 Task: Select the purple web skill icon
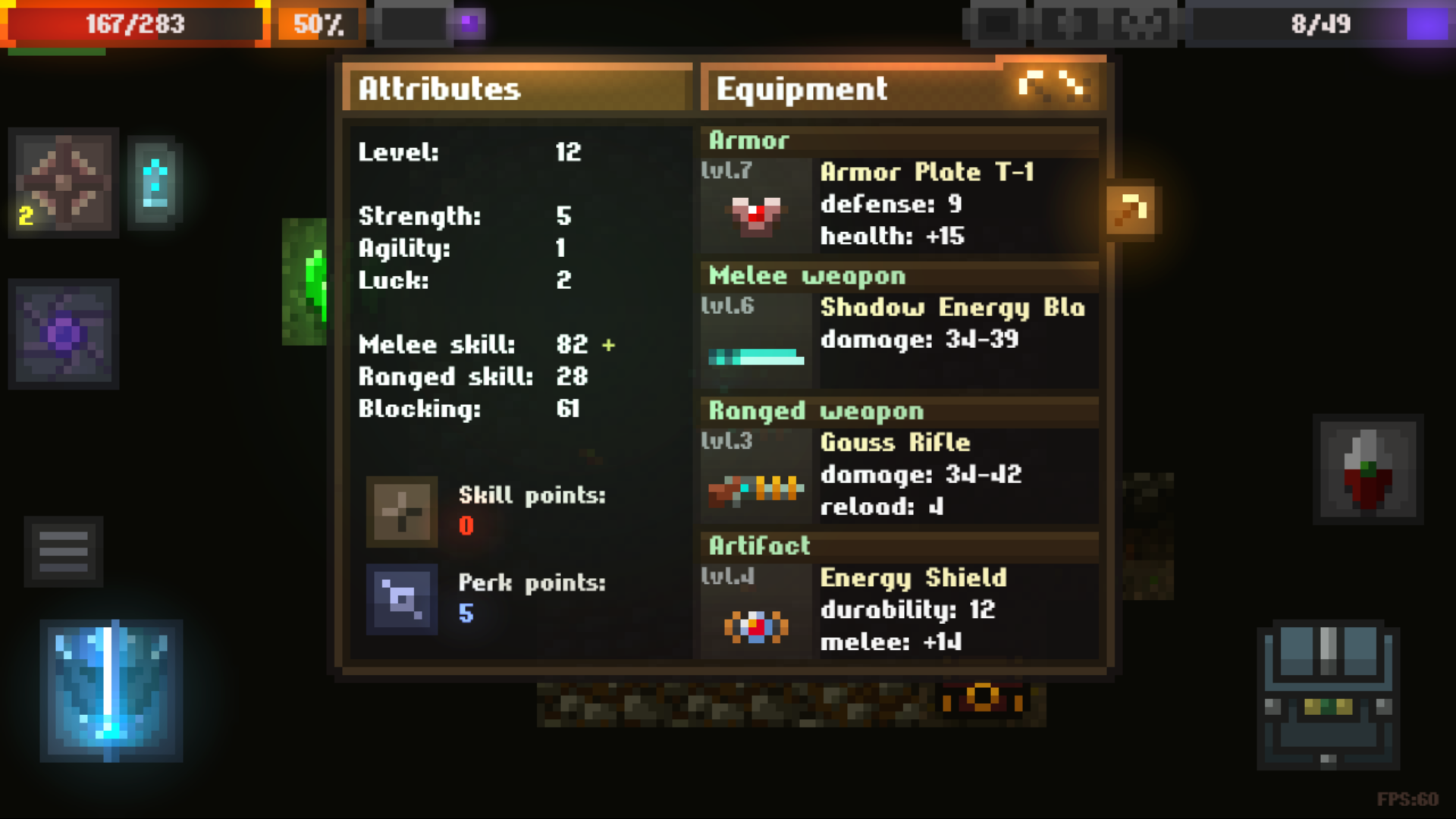coord(64,334)
